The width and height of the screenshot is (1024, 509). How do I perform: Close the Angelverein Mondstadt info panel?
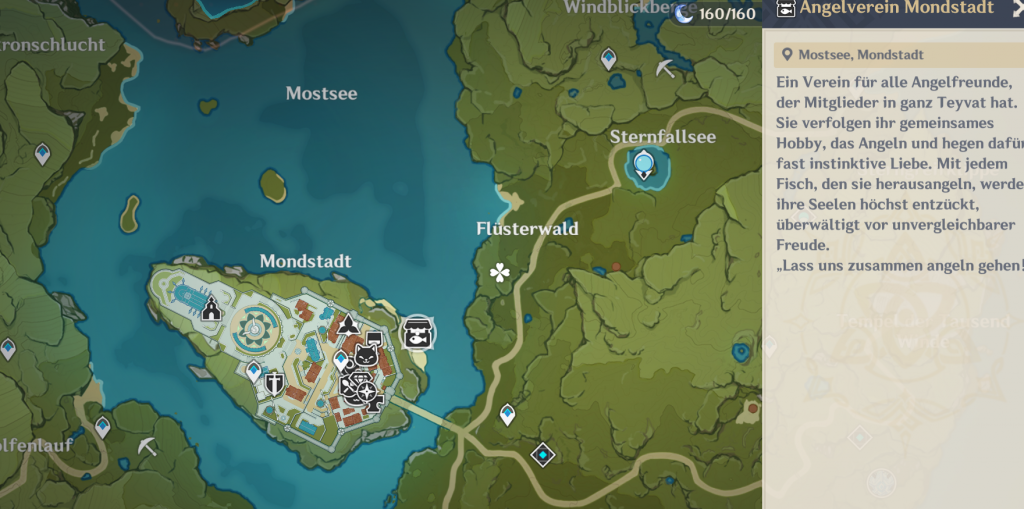pyautogui.click(x=1016, y=9)
